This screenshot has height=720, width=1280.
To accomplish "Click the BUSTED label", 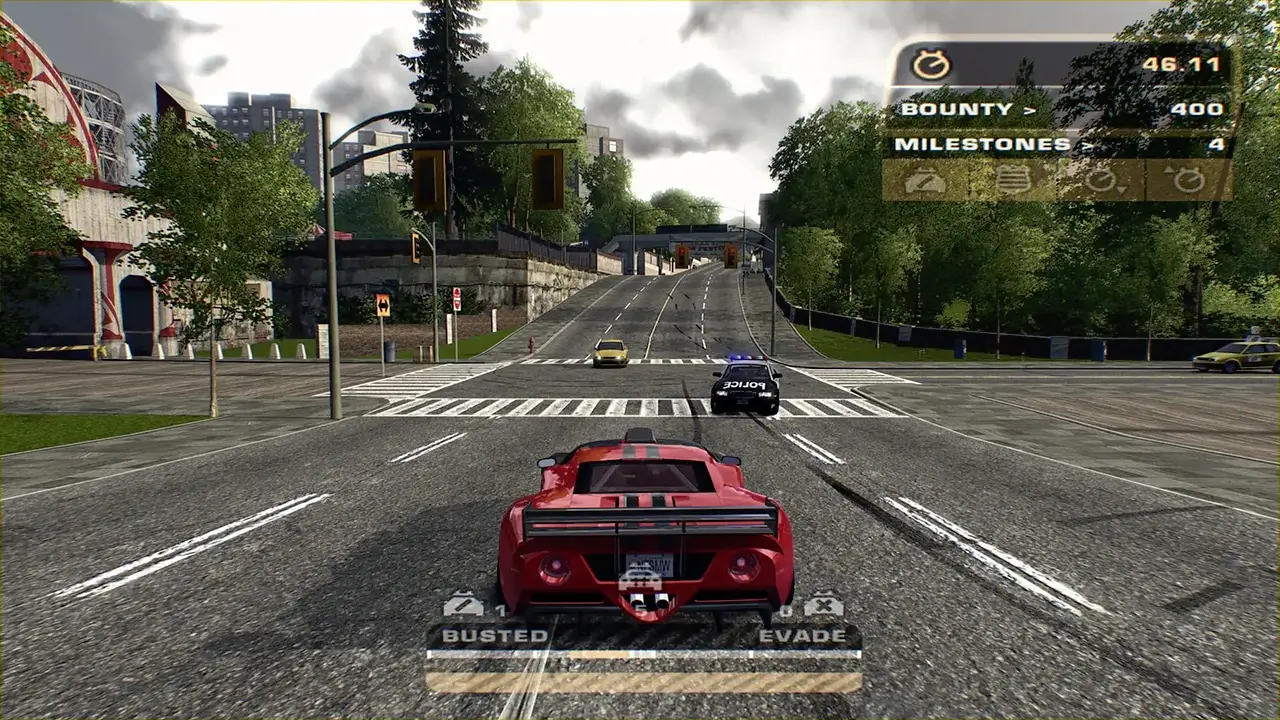I will 495,634.
